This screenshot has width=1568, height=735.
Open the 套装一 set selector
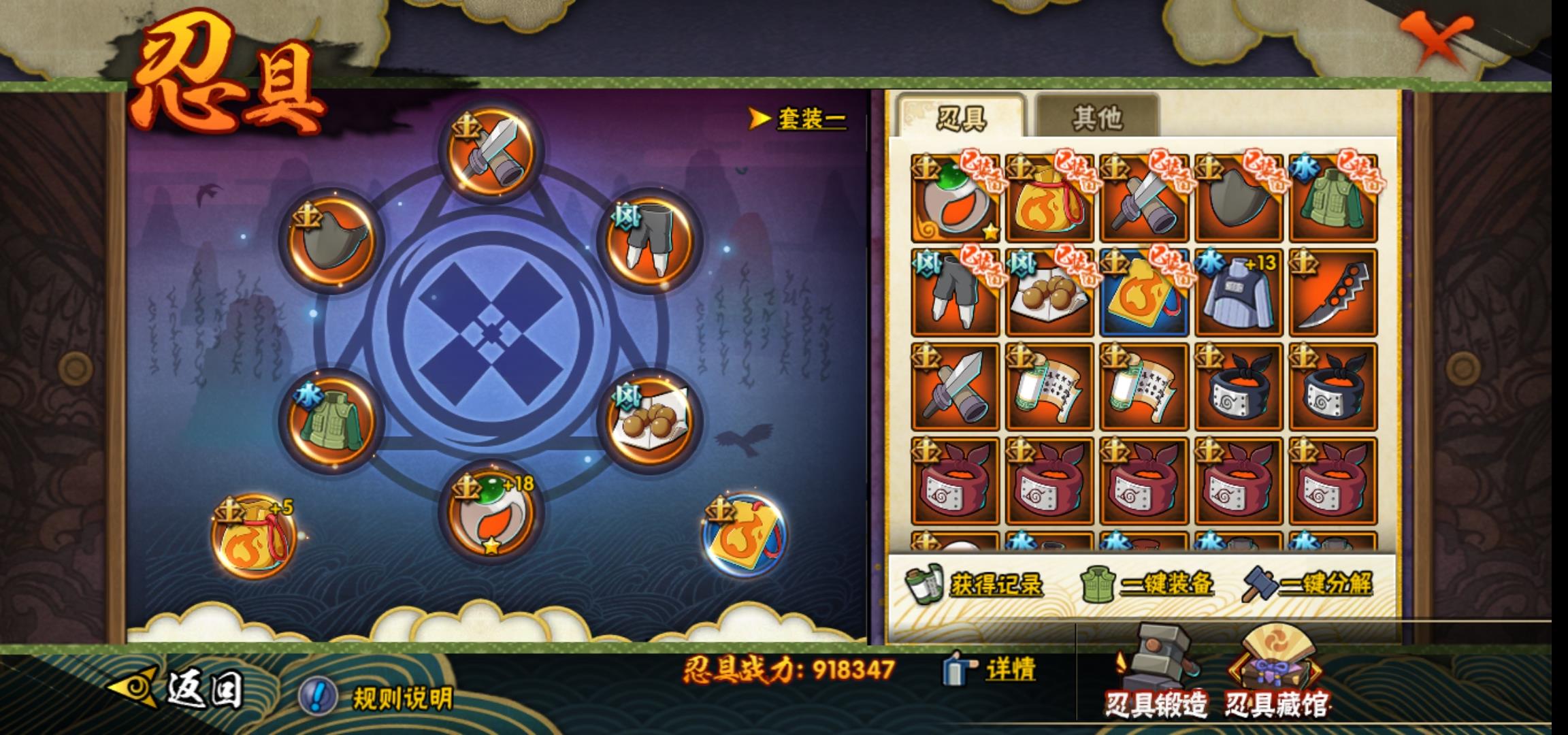pos(798,119)
